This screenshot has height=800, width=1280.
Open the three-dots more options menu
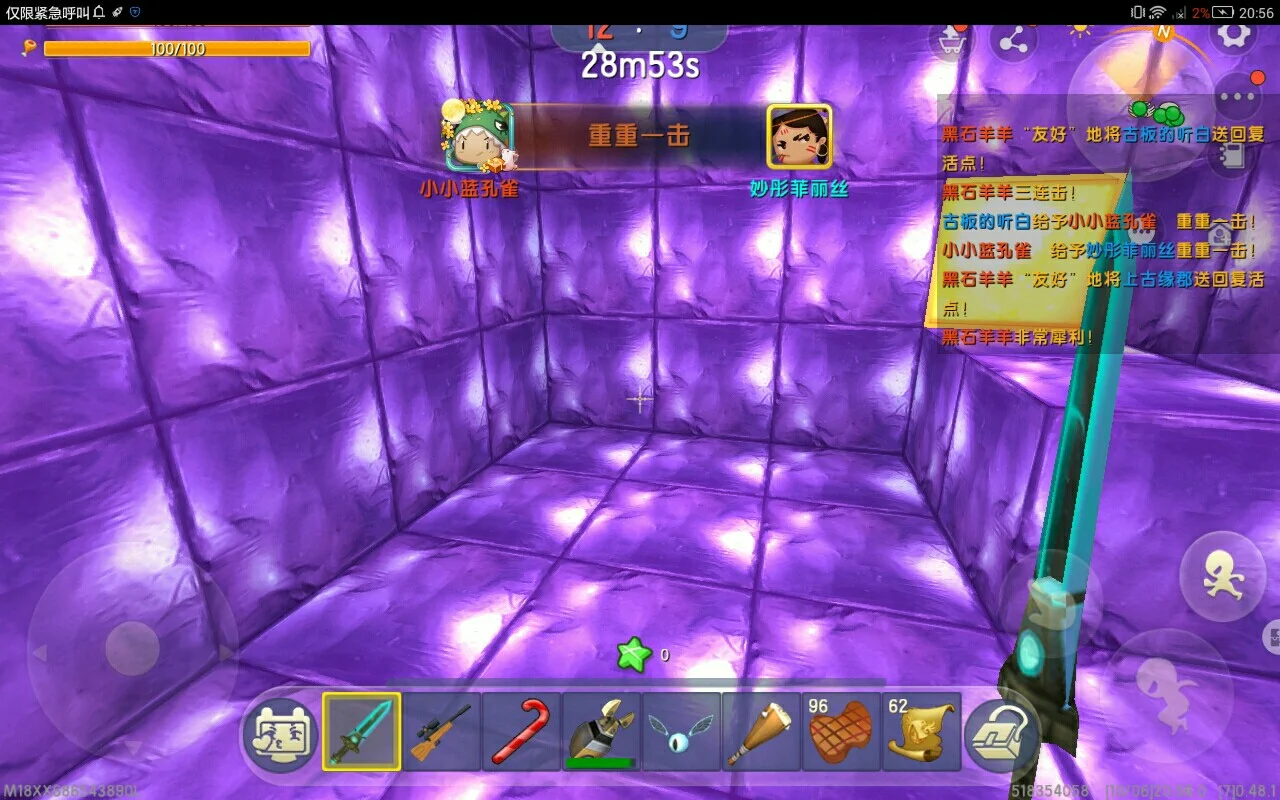(1238, 98)
